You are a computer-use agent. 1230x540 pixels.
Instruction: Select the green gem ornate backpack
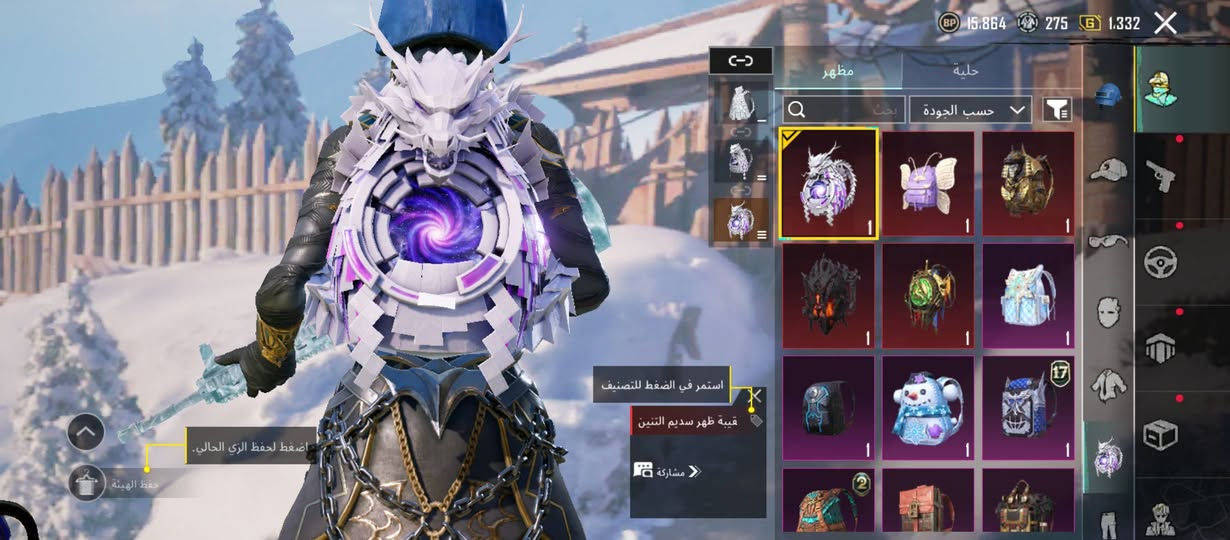(928, 296)
